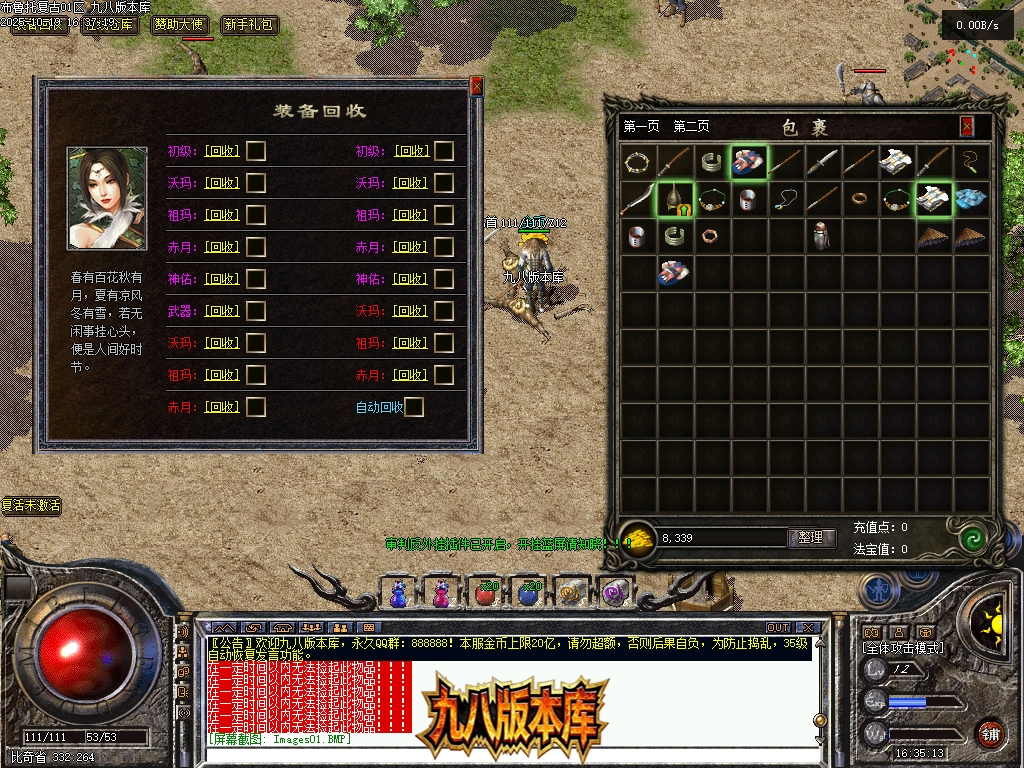Select the curved blade weapon in bag
The width and height of the screenshot is (1024, 768).
[637, 199]
